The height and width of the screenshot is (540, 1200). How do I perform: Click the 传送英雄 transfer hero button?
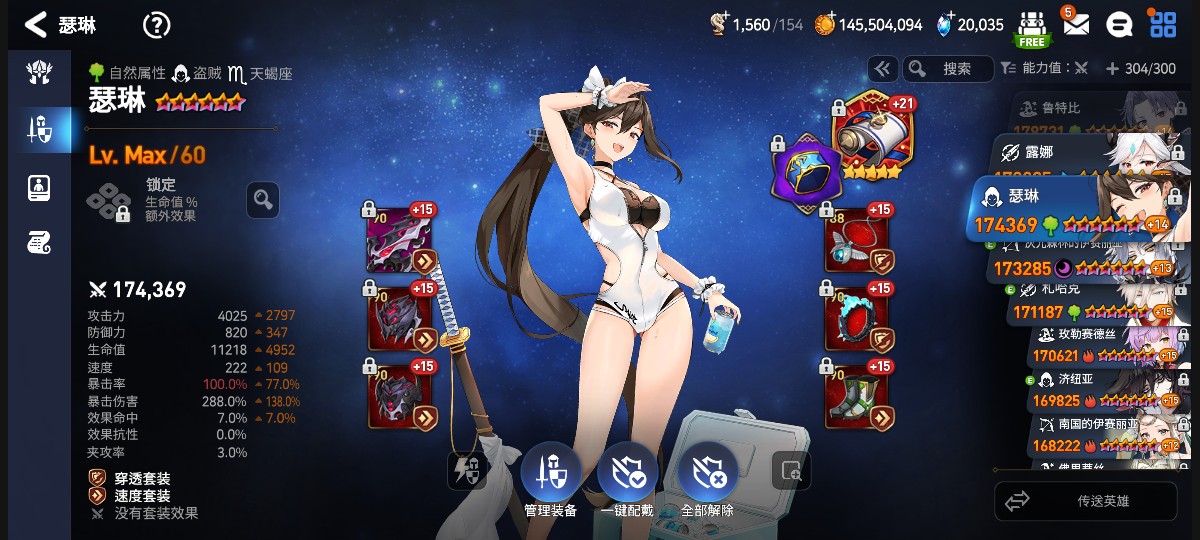pos(1085,501)
